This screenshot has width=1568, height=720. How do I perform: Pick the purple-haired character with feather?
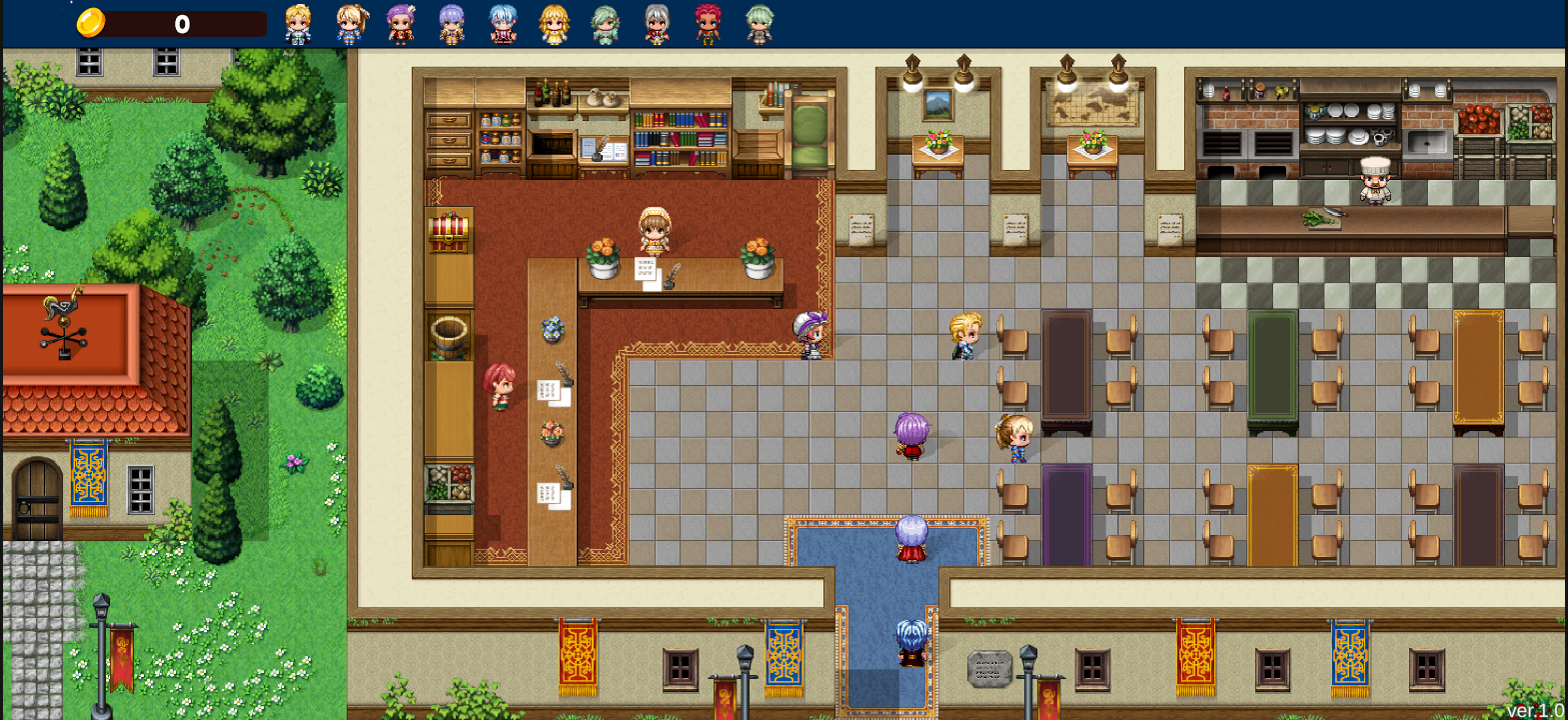[x=401, y=24]
